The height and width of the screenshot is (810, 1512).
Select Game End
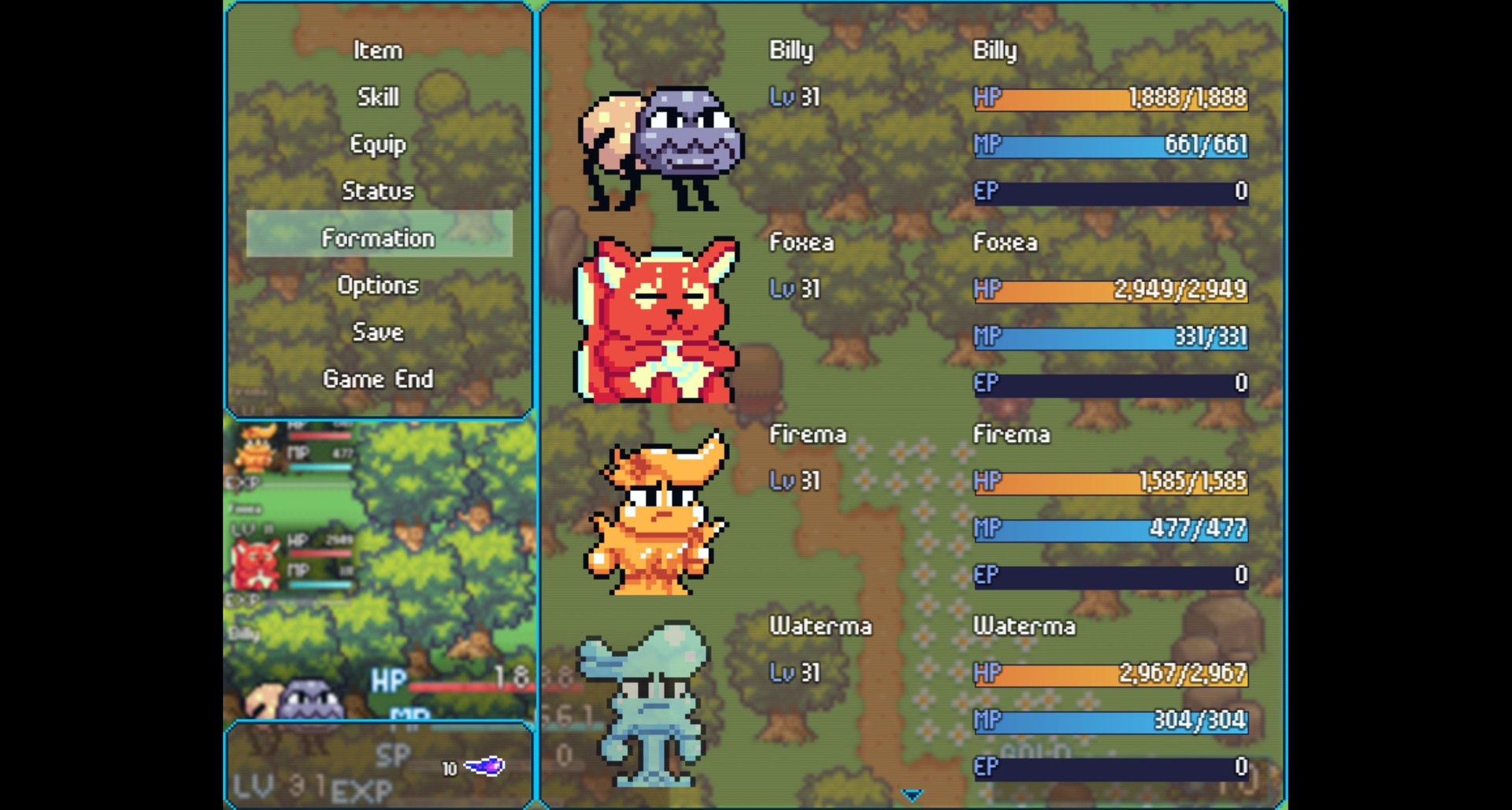(x=378, y=379)
